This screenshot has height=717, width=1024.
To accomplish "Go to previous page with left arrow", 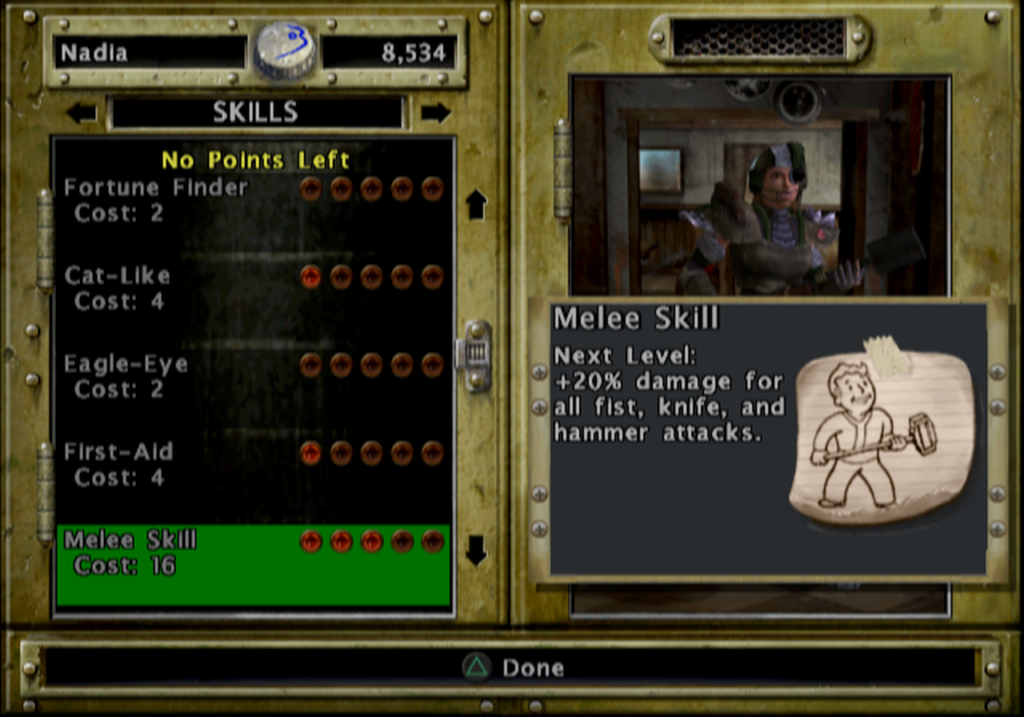I will 81,112.
